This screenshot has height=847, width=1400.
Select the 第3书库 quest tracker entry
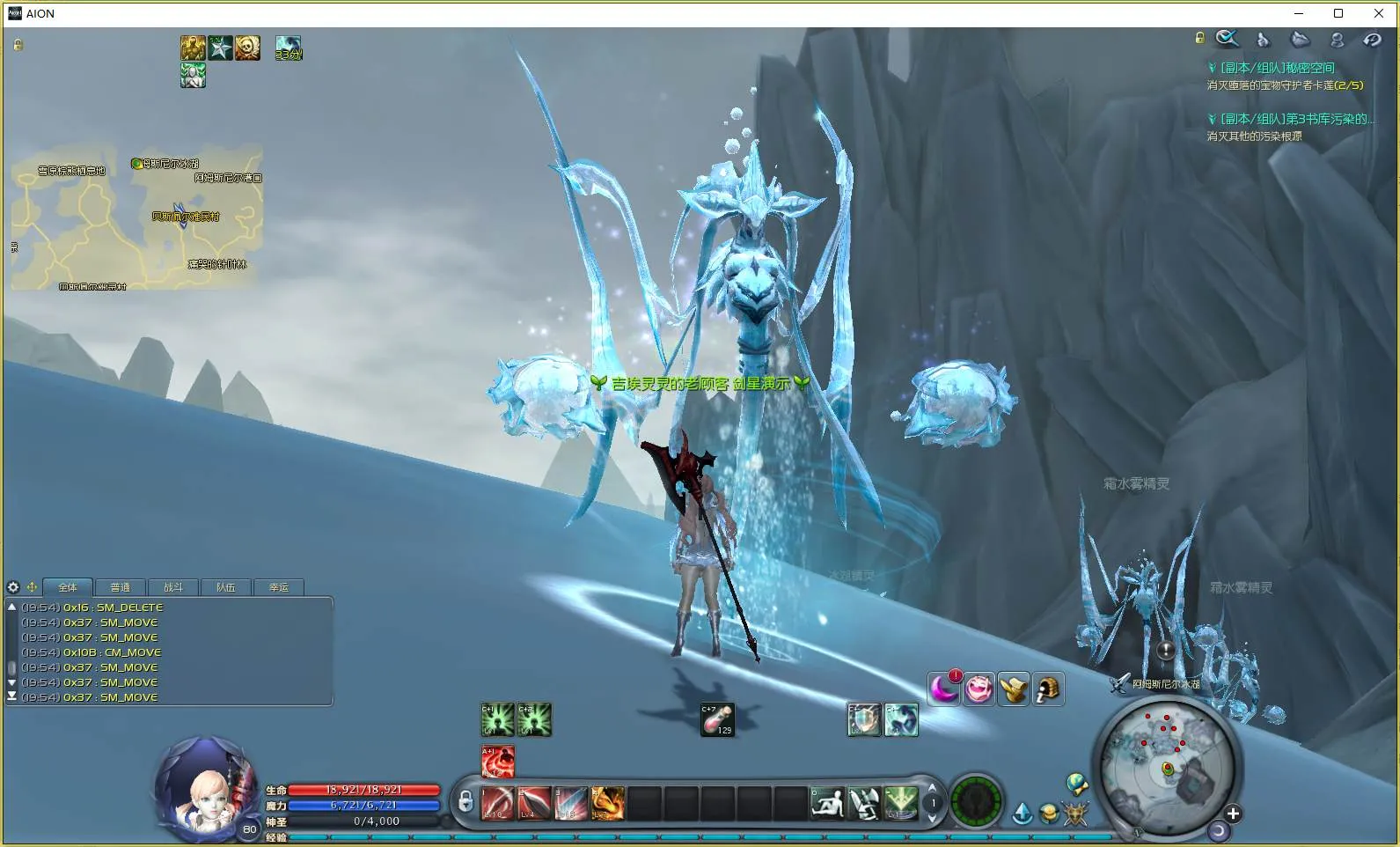1293,119
